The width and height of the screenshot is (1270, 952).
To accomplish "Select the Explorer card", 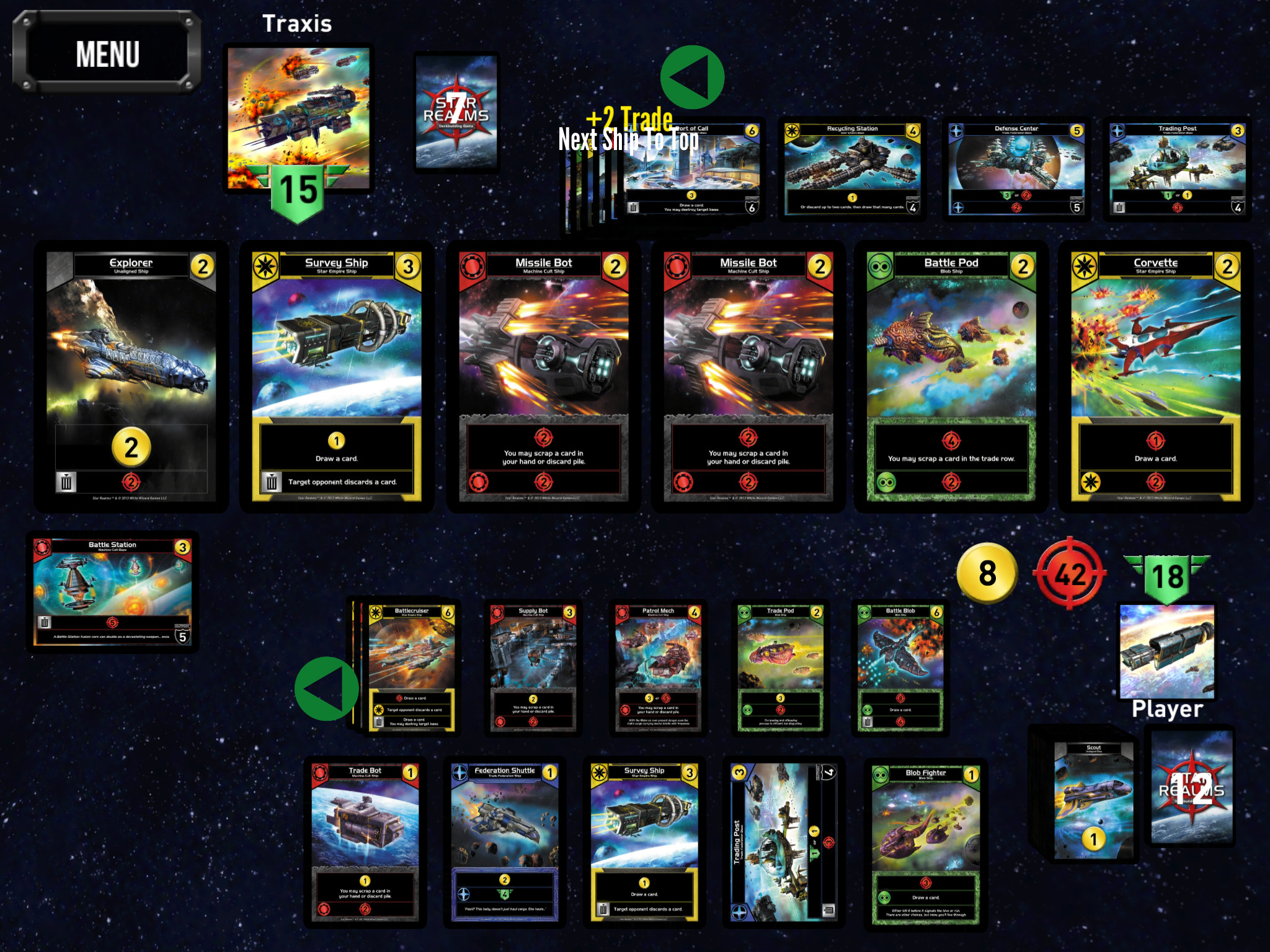I will (131, 376).
